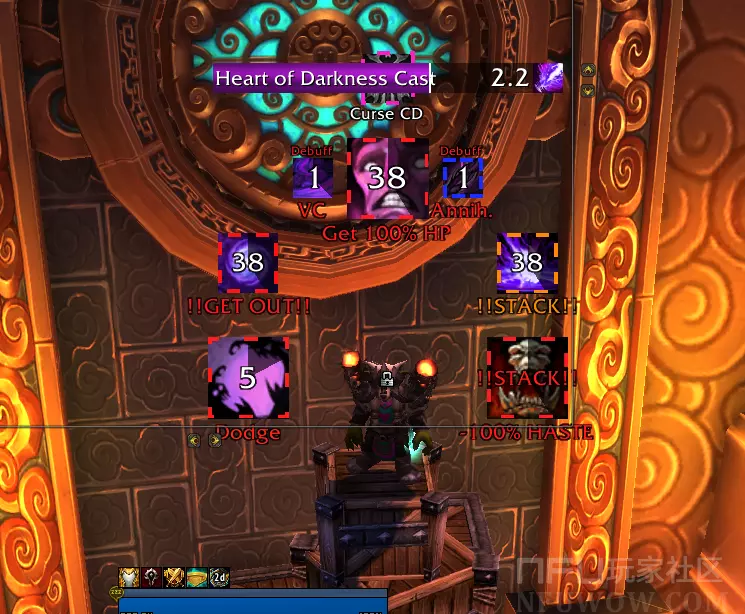Select the Dodge warning icon
Viewport: 745px width, 614px height.
pos(247,377)
